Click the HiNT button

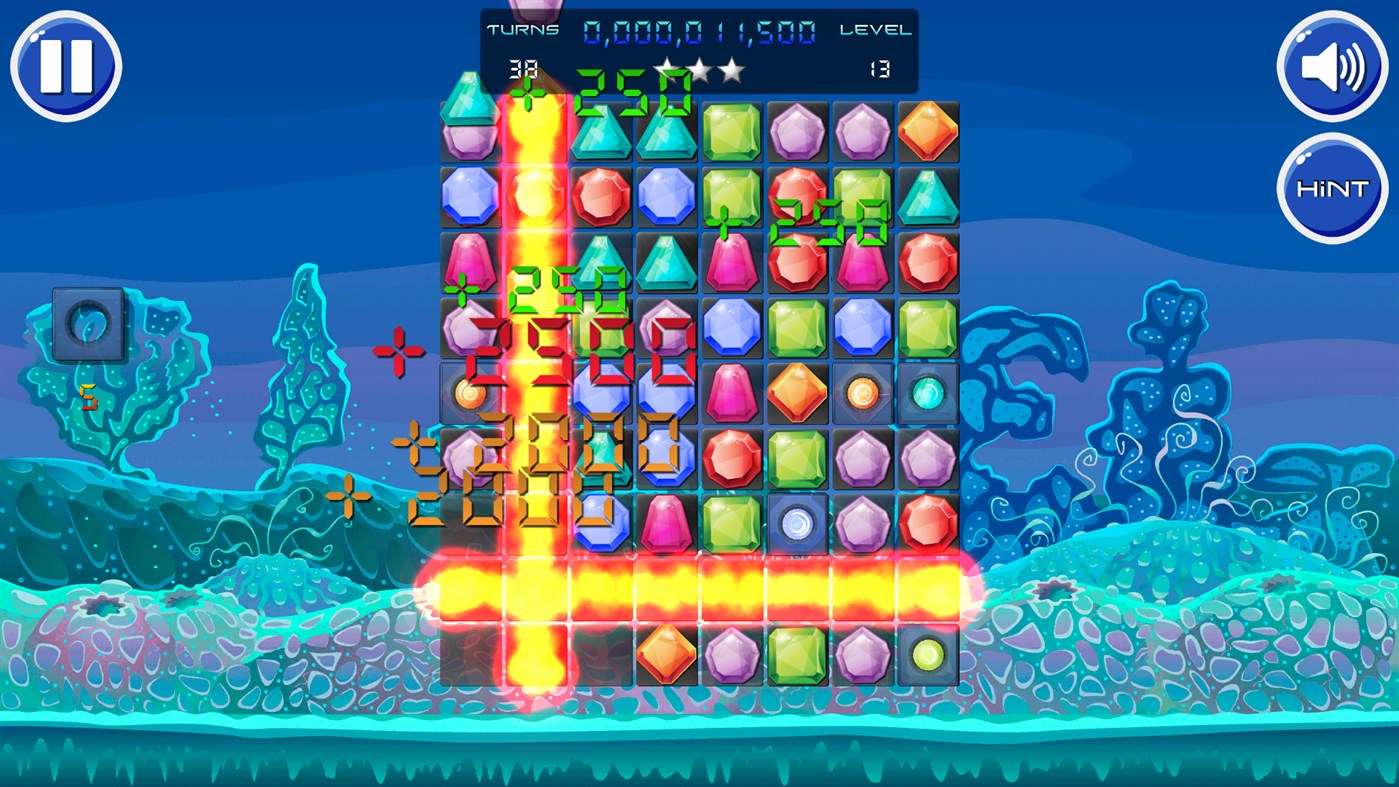coord(1331,186)
